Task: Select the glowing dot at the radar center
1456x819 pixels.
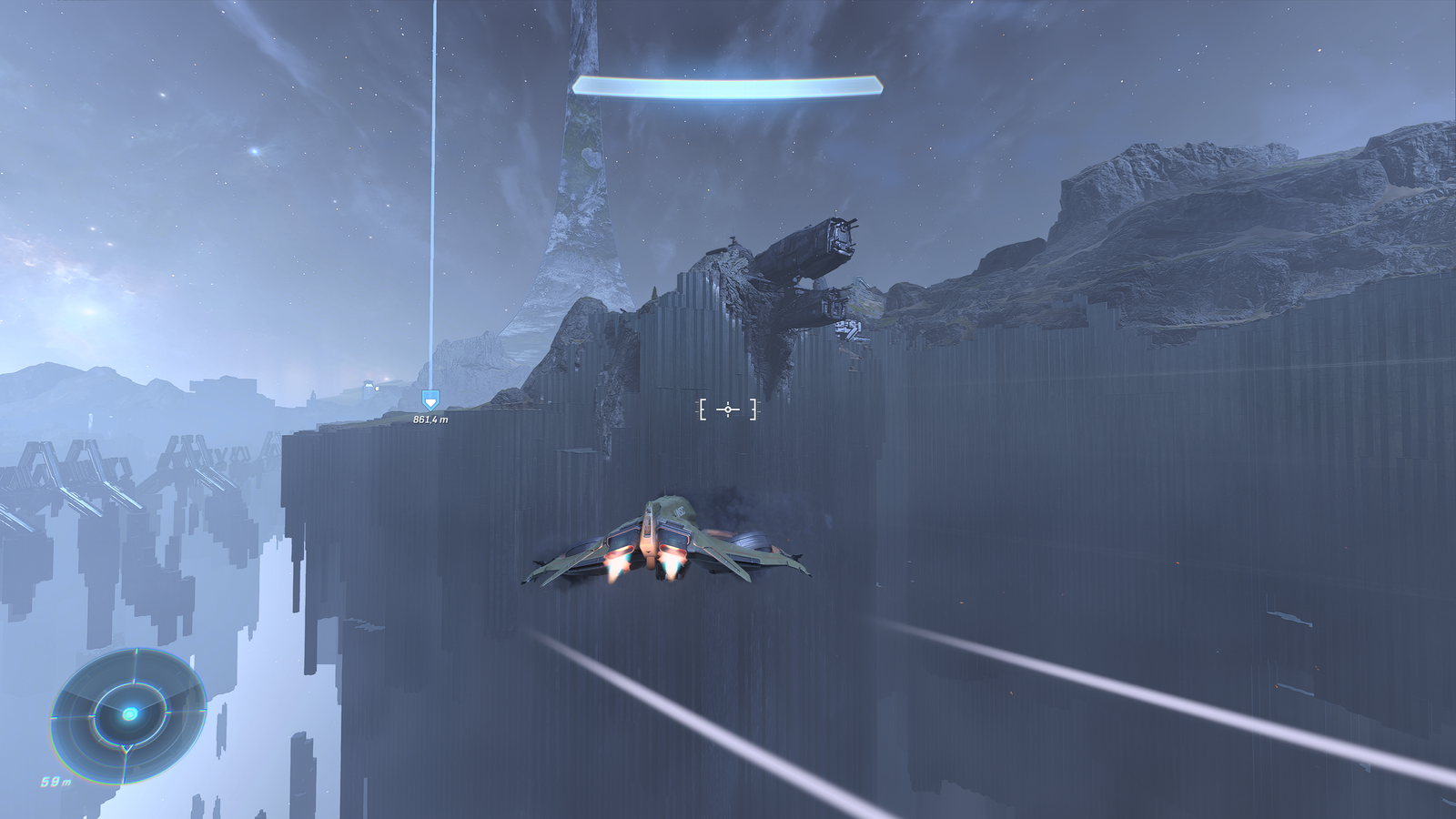Action: pyautogui.click(x=130, y=714)
